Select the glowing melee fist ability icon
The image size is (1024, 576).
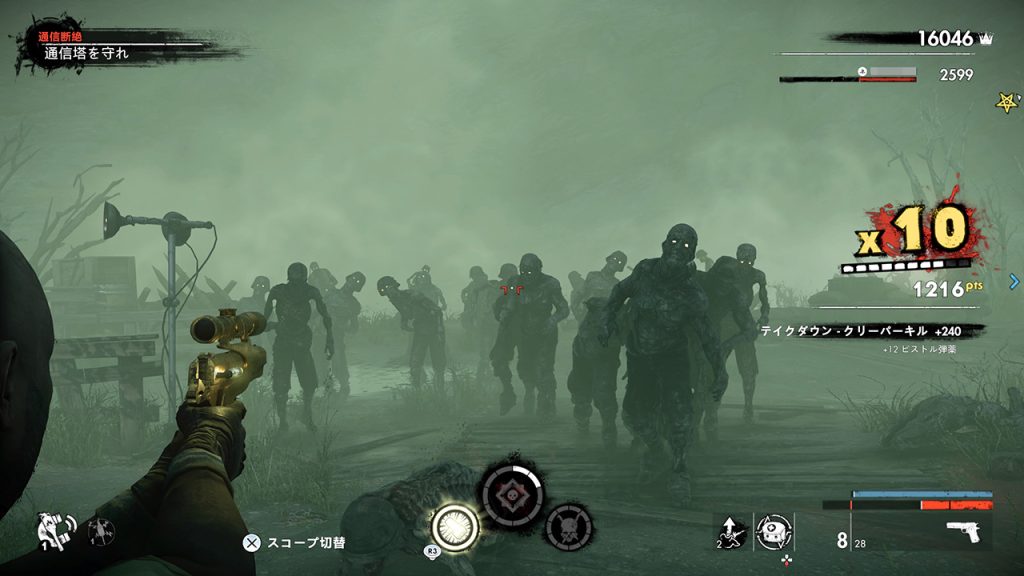(454, 523)
